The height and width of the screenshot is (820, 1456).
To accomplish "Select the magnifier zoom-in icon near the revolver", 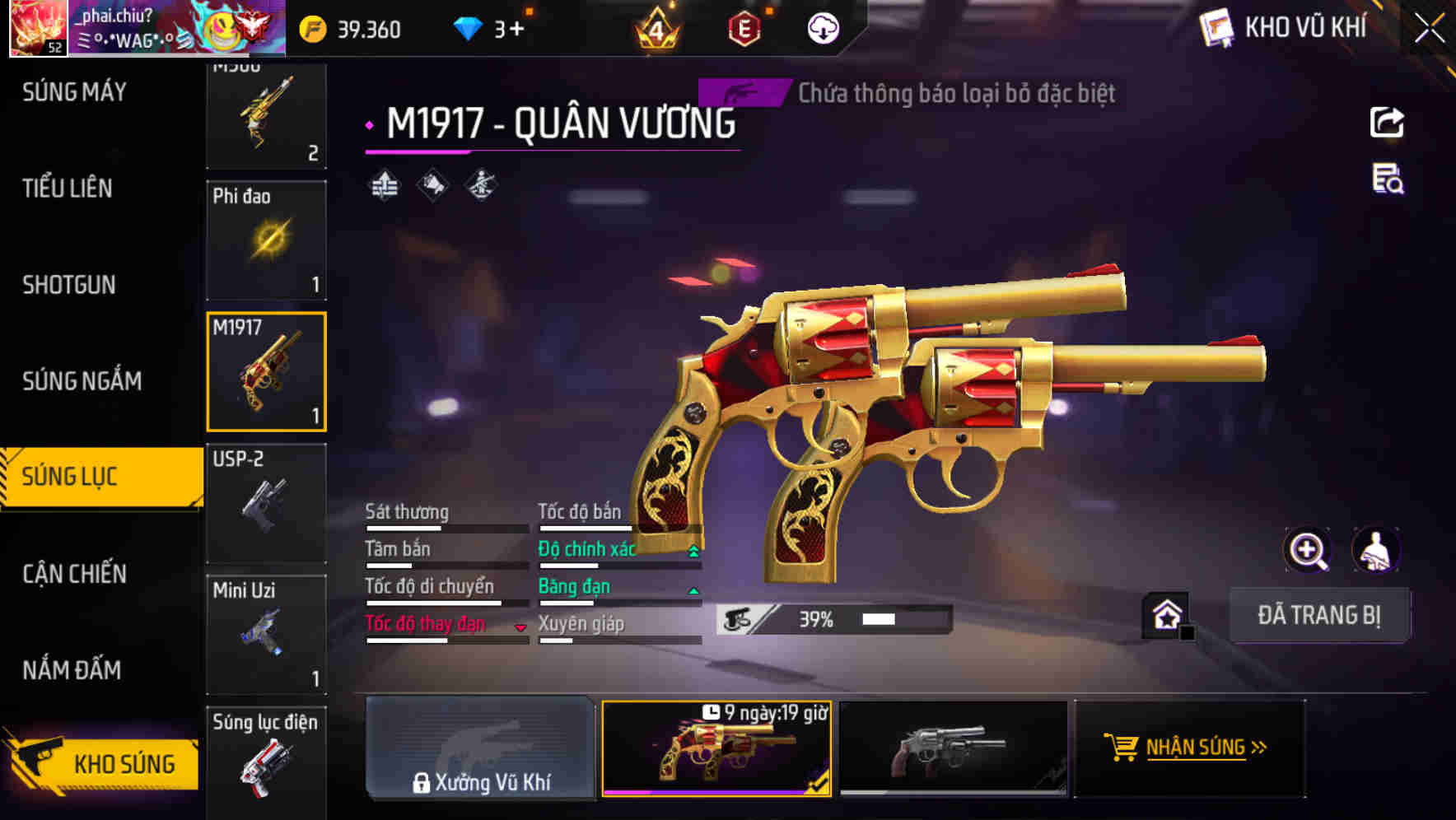I will click(1307, 550).
